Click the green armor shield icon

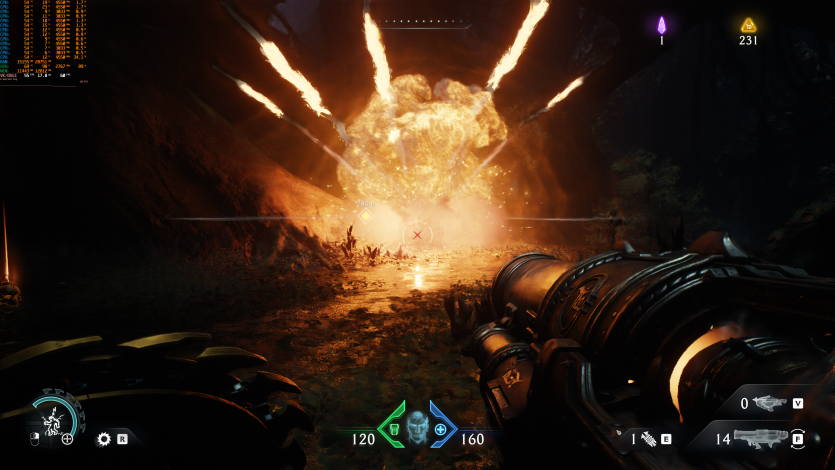coord(392,429)
